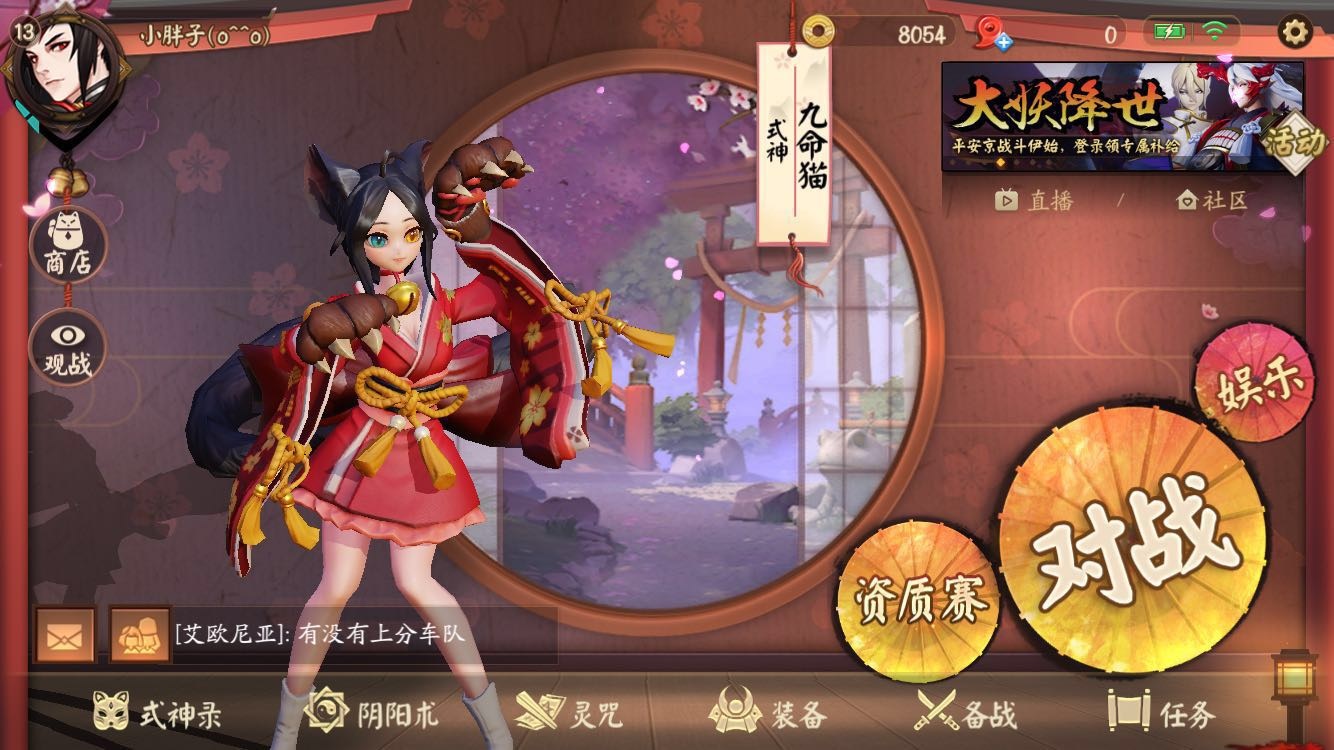The height and width of the screenshot is (750, 1334).
Task: Open the 灵咒 spells menu
Action: [x=568, y=713]
